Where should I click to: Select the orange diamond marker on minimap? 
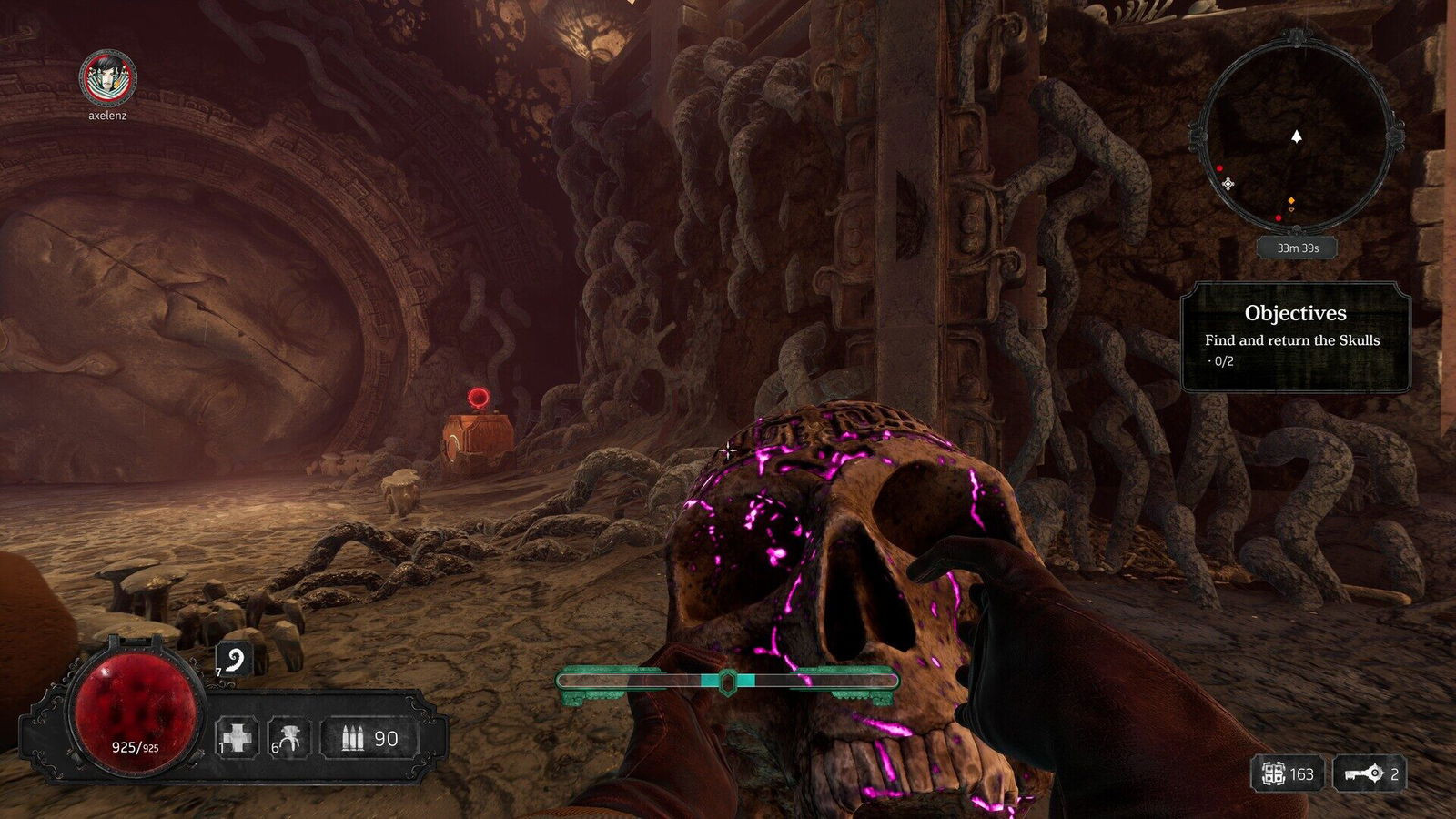point(1290,201)
